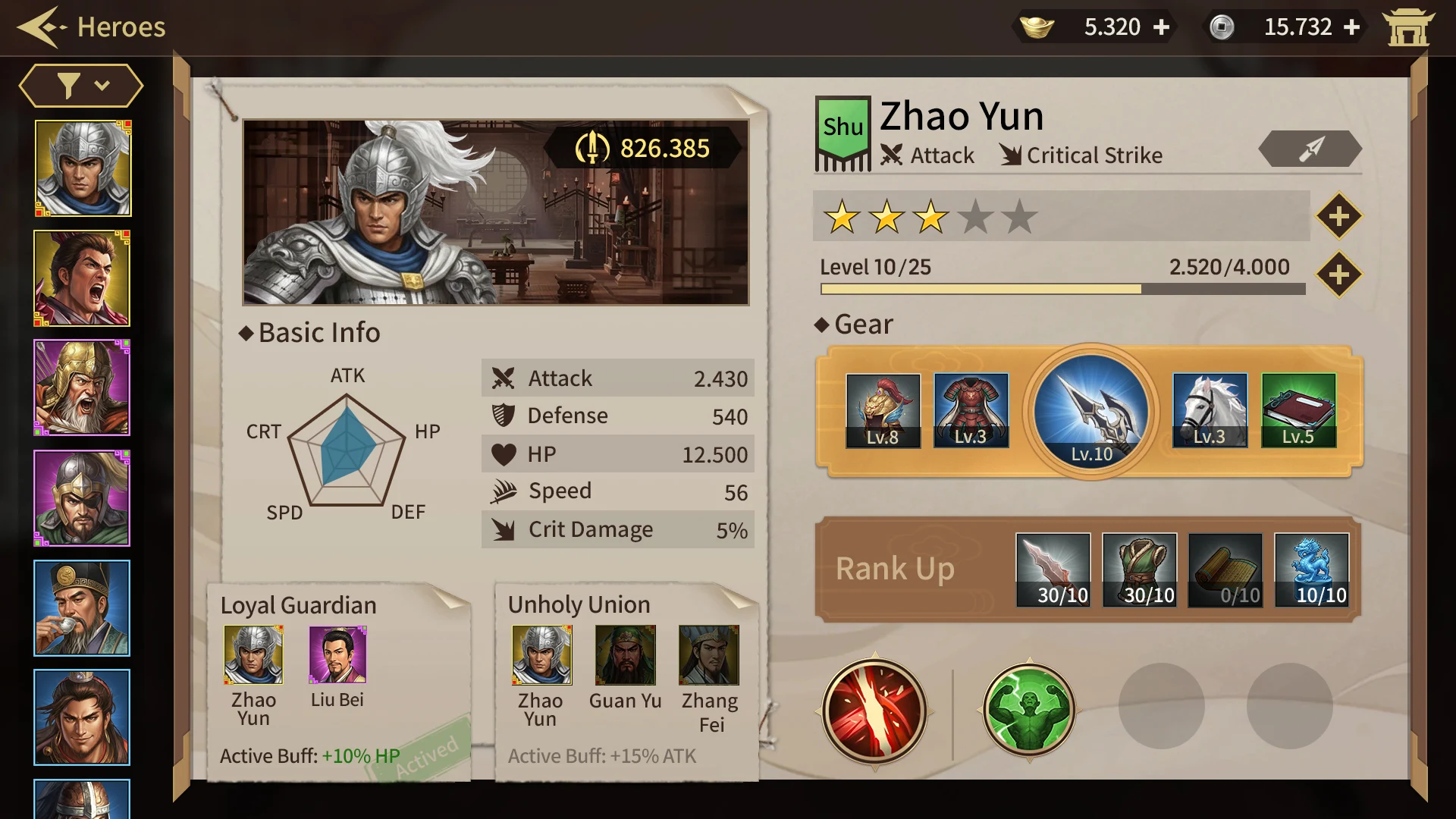
Task: Click plus to upgrade star rating
Action: 1339,215
